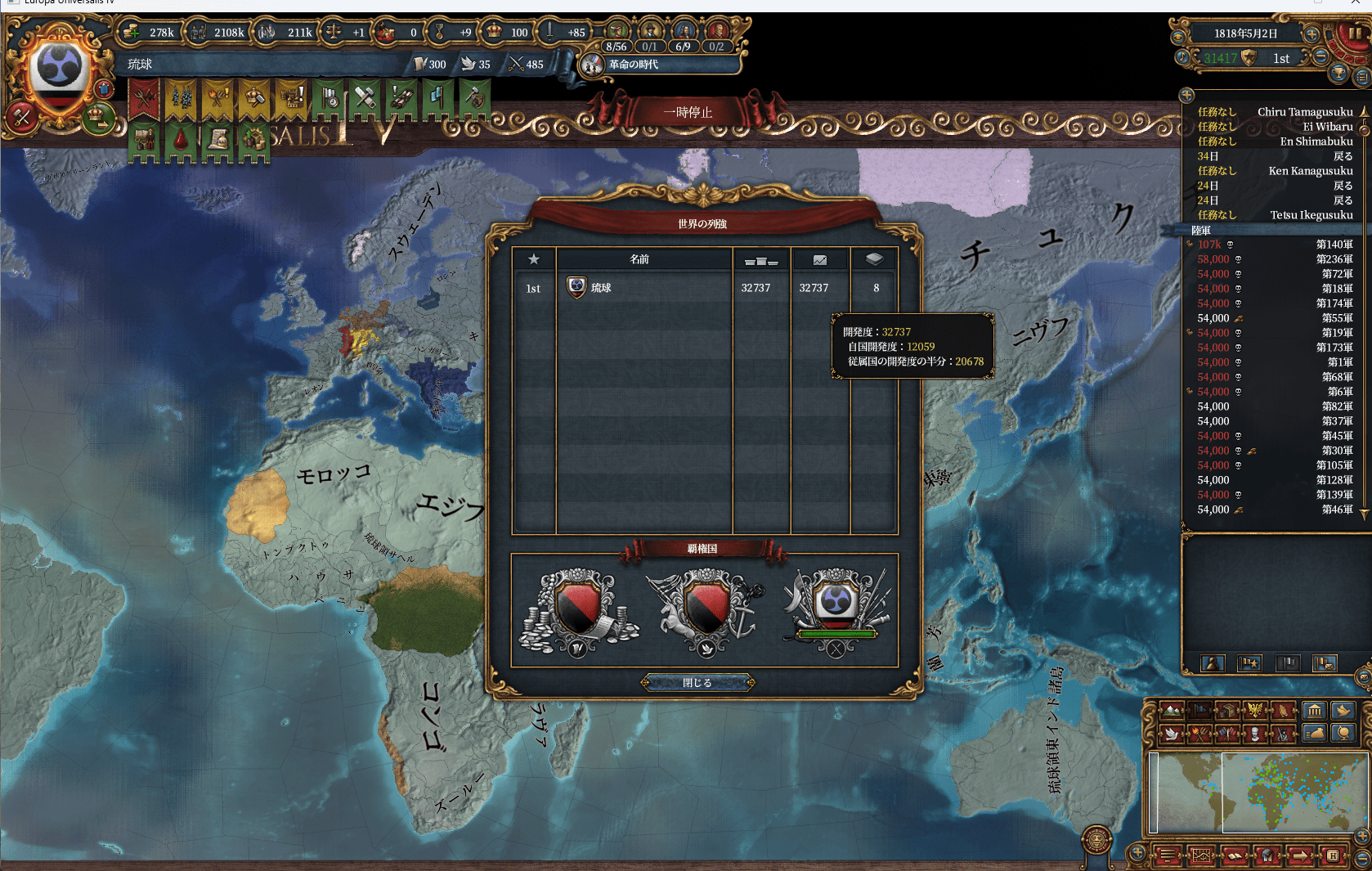Sort great powers by the 名前 column header

click(640, 259)
